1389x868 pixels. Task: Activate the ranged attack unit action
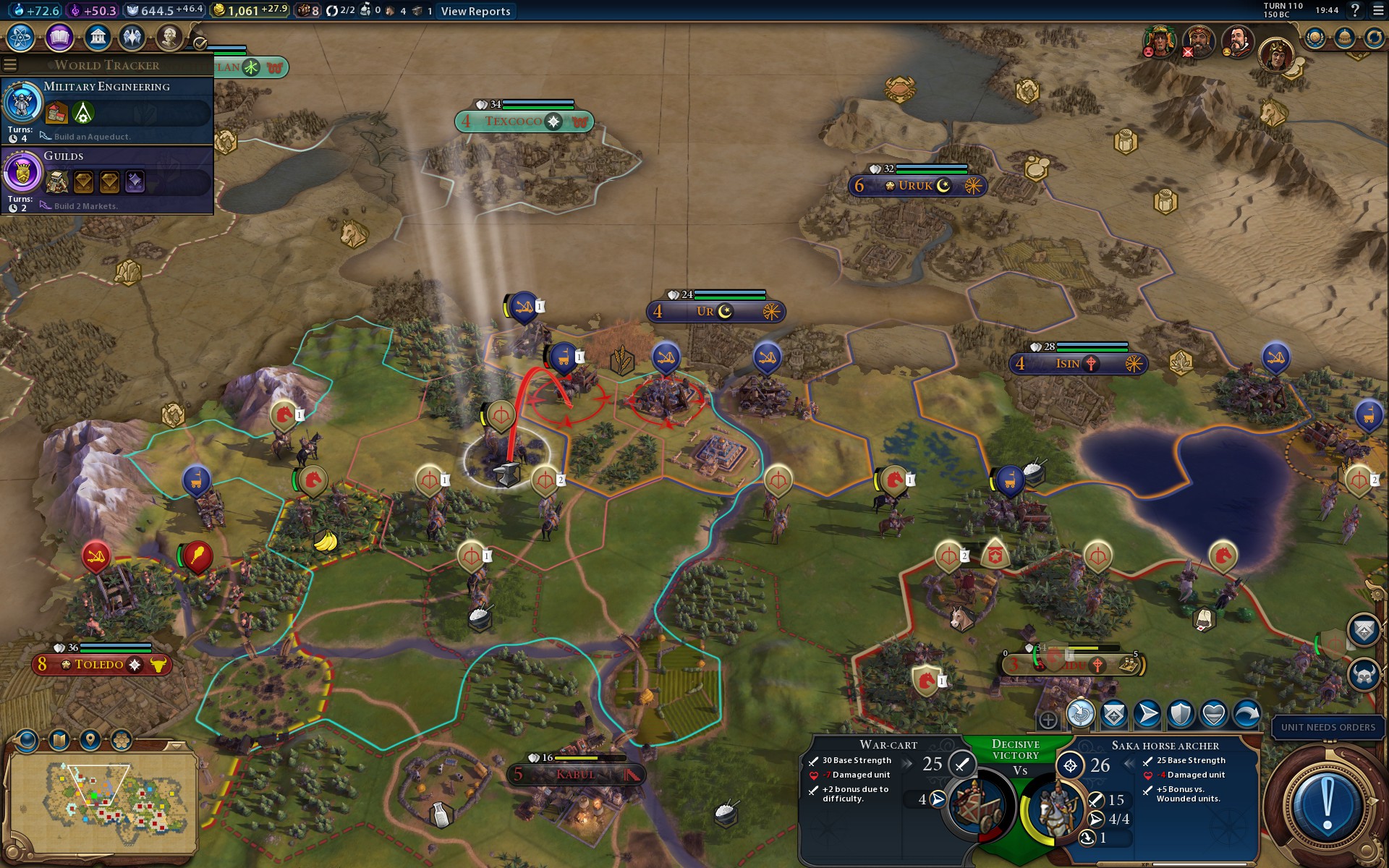(x=1080, y=715)
